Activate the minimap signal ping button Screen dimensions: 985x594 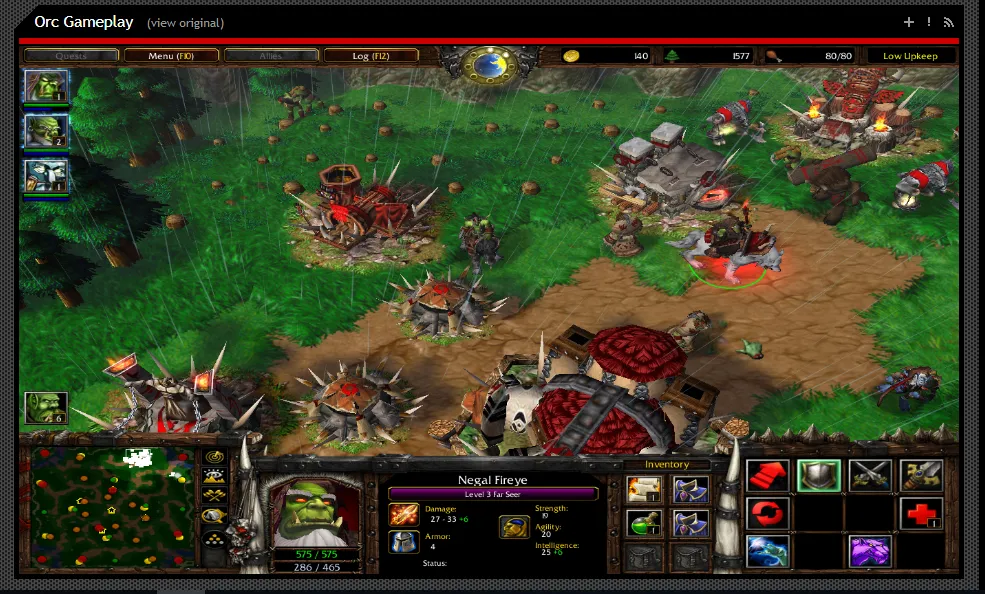click(213, 456)
